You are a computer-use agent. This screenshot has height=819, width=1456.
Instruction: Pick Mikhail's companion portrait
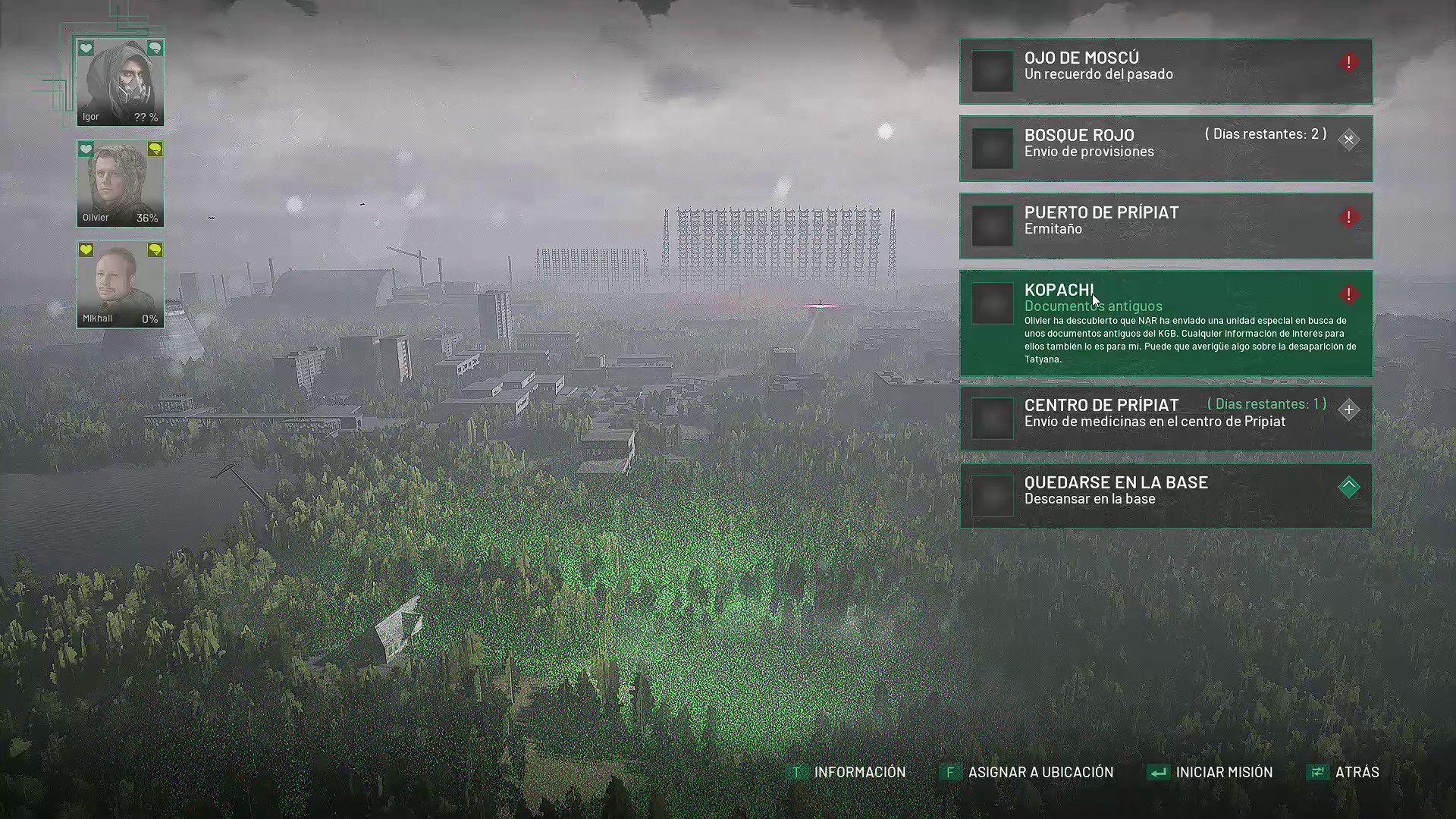(120, 284)
